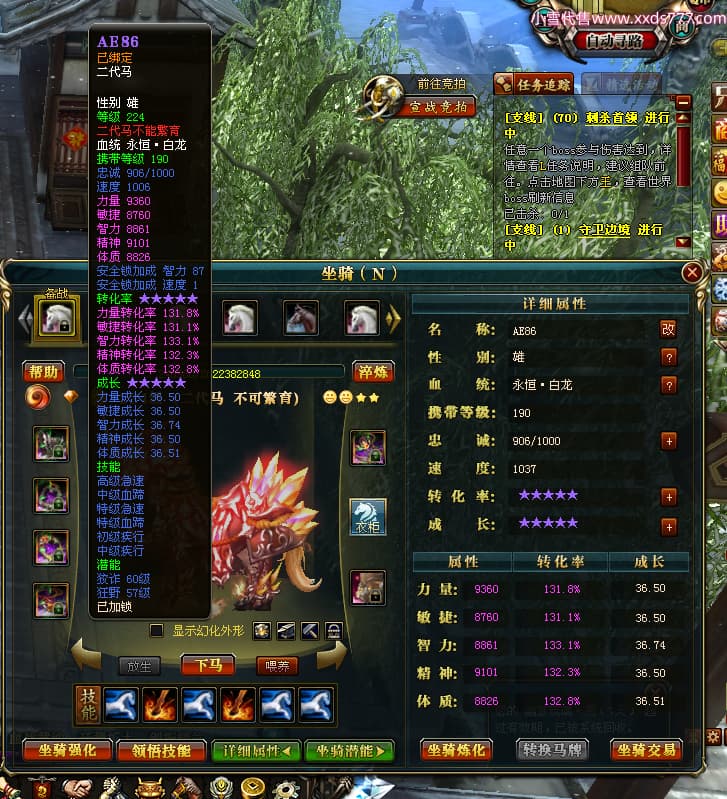Open 坐骑交易 mount trading
727x799 pixels.
[645, 750]
